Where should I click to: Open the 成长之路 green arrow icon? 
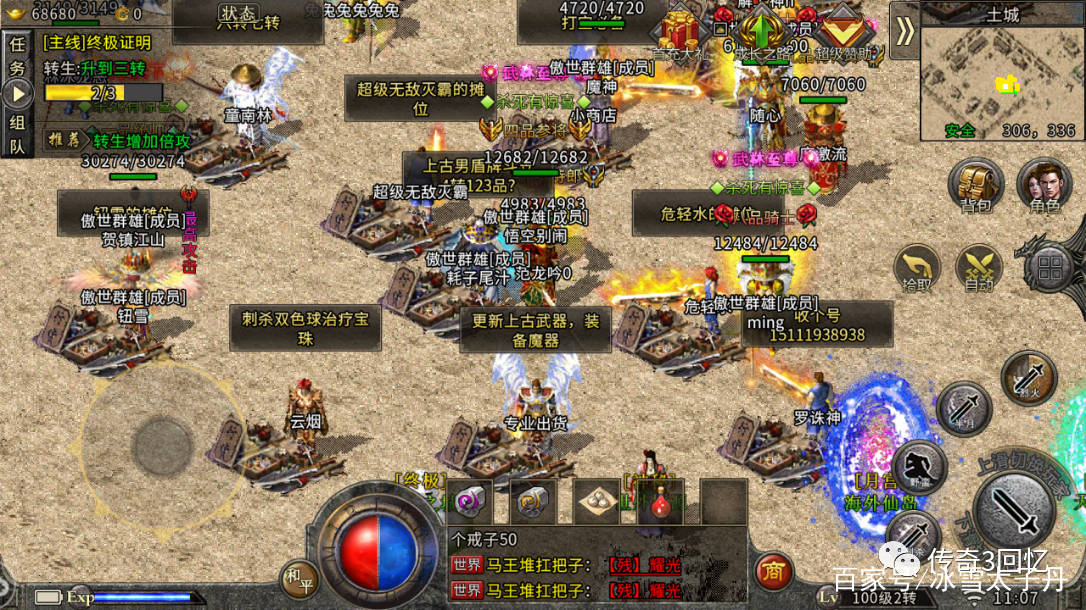click(x=763, y=32)
